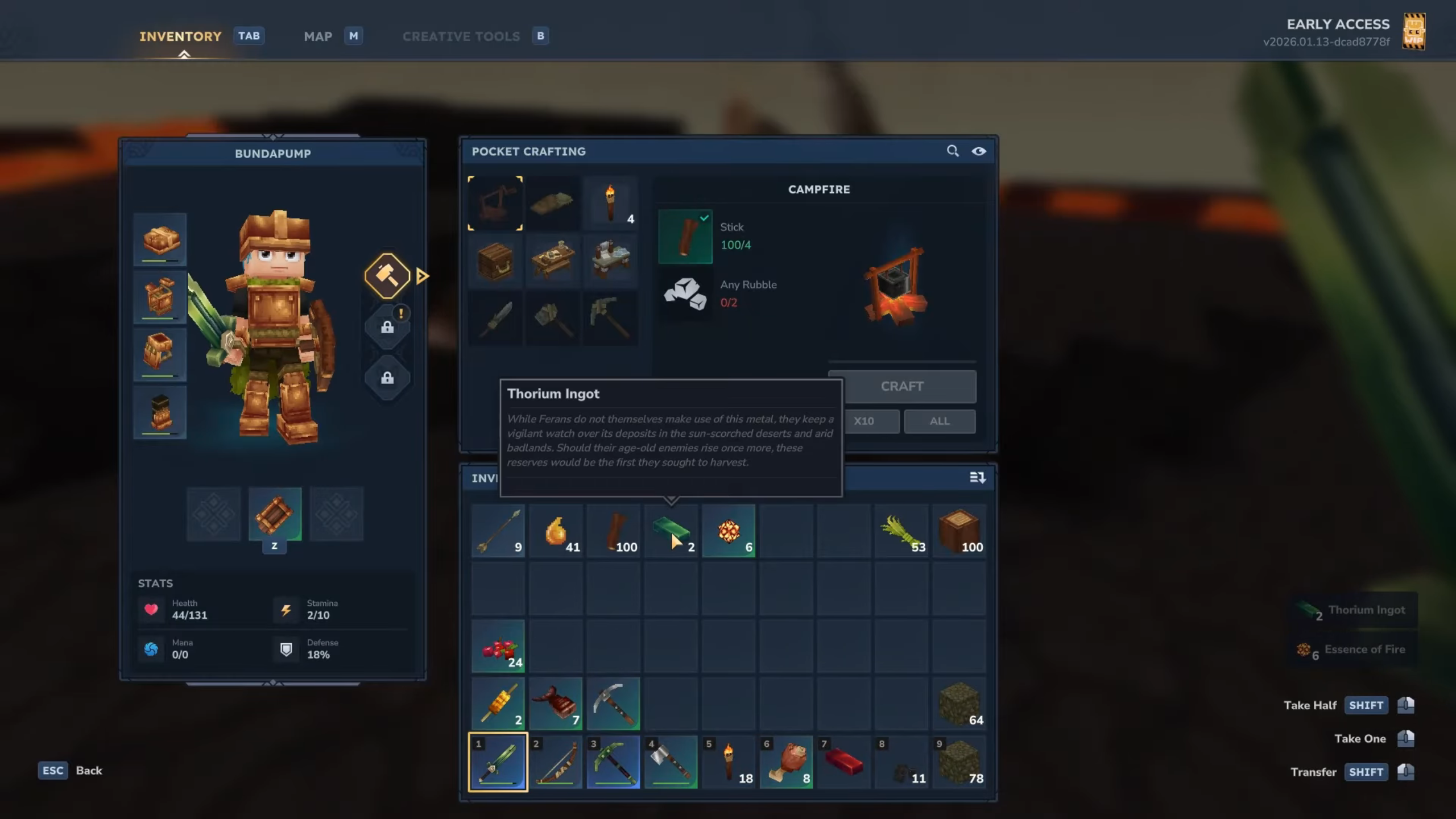The width and height of the screenshot is (1456, 819).
Task: Expand the crafting panel with the arrow beside hammer
Action: 421,276
